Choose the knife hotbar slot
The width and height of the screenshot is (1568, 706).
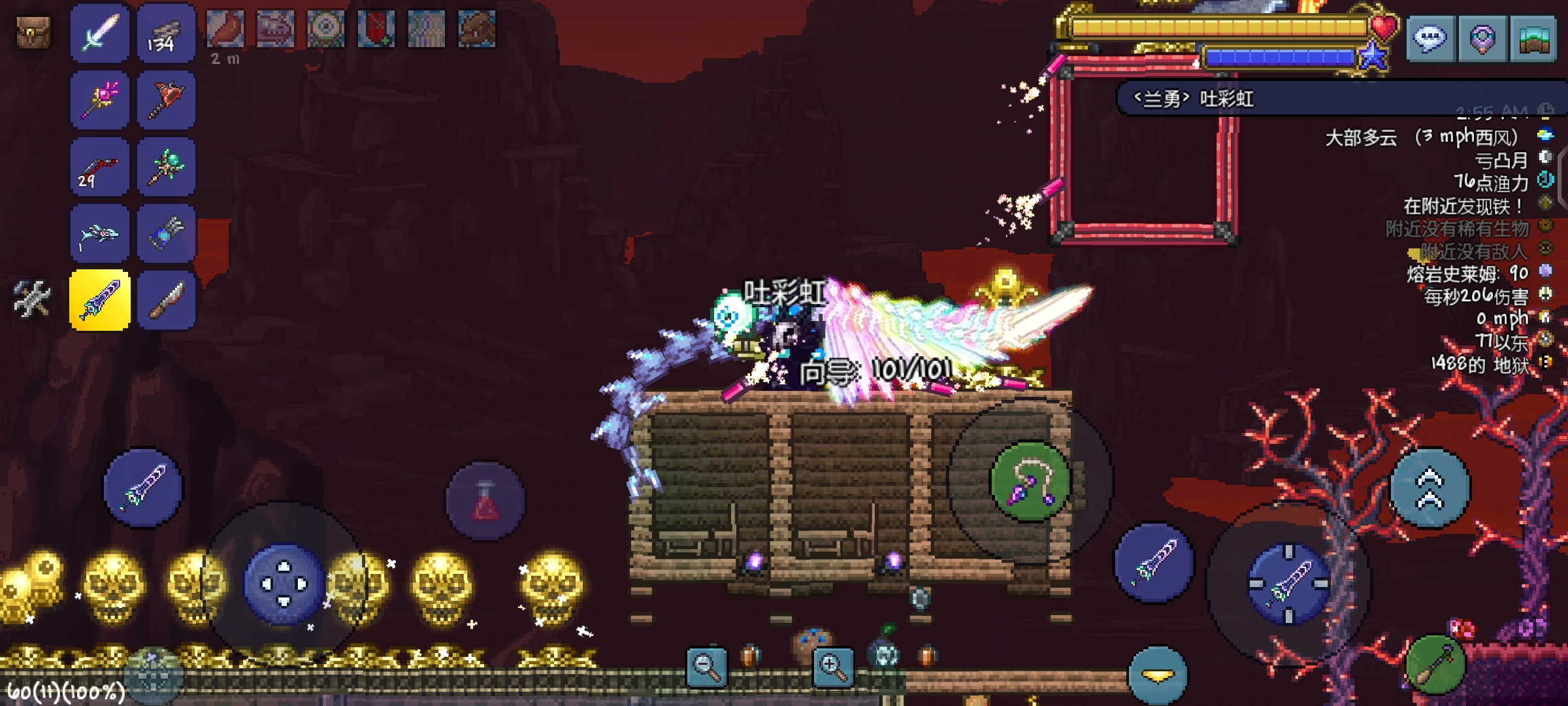tap(166, 300)
